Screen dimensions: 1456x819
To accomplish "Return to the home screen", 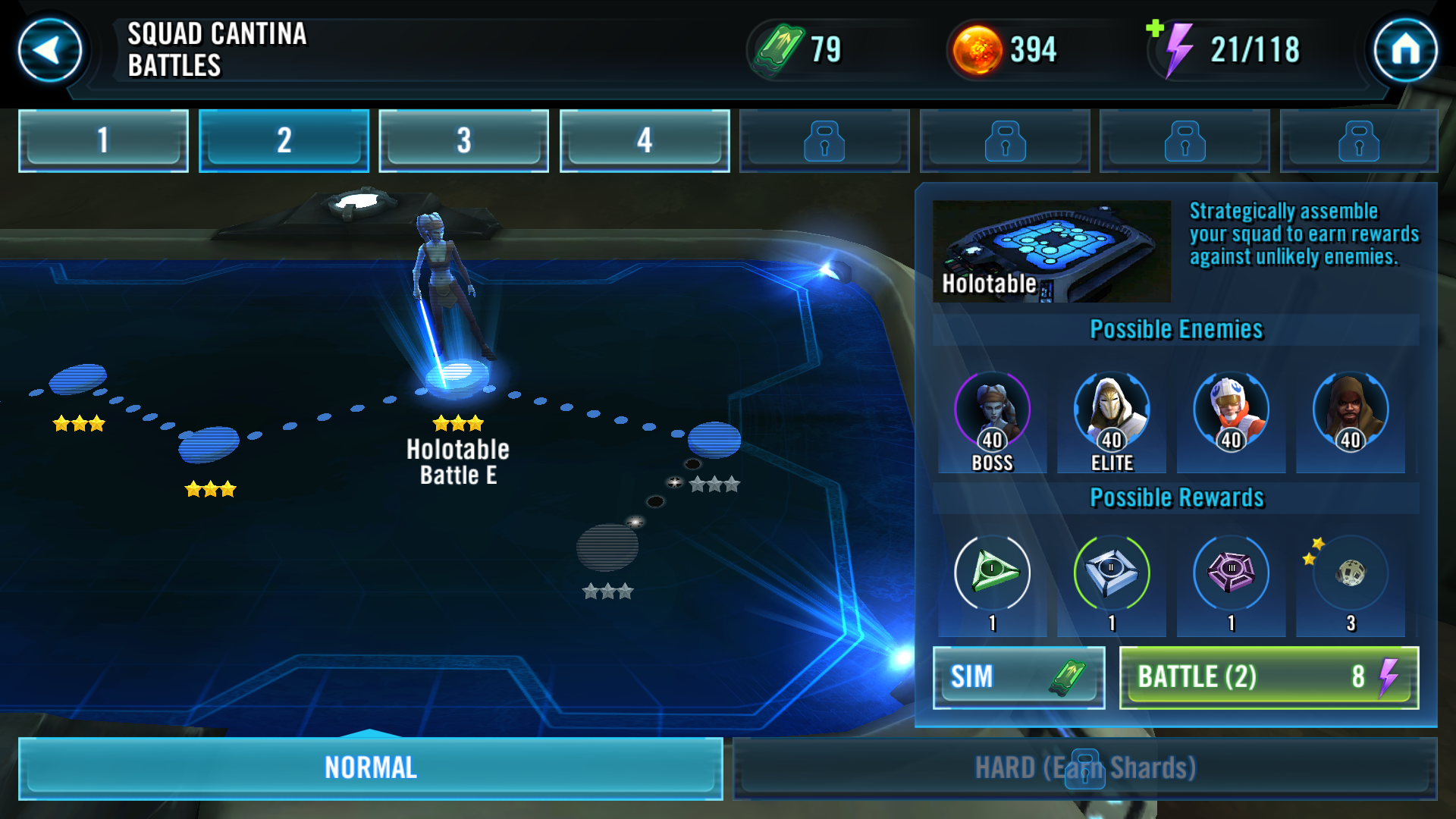I will tap(1405, 50).
